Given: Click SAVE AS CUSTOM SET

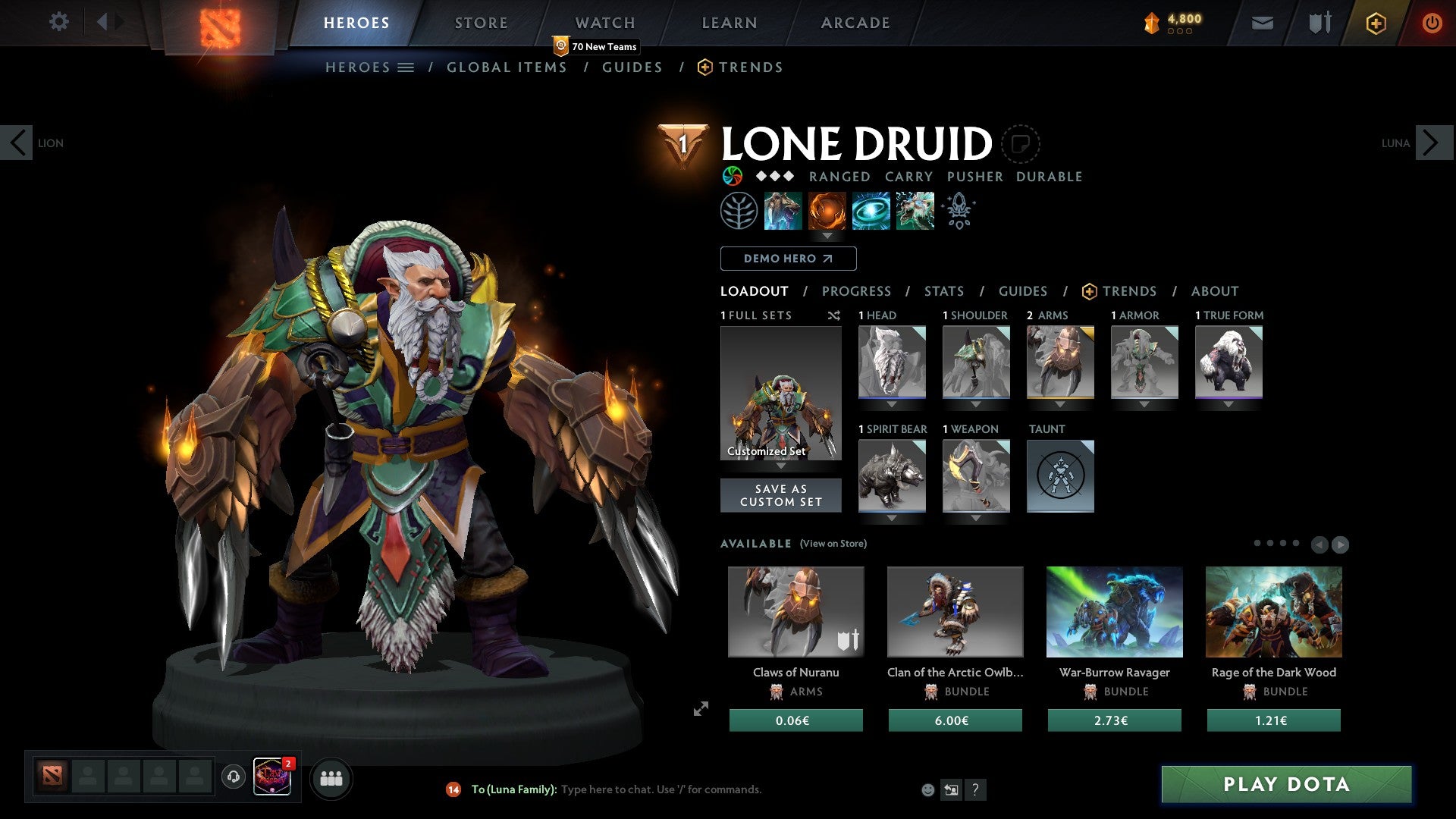Looking at the screenshot, I should tap(780, 495).
